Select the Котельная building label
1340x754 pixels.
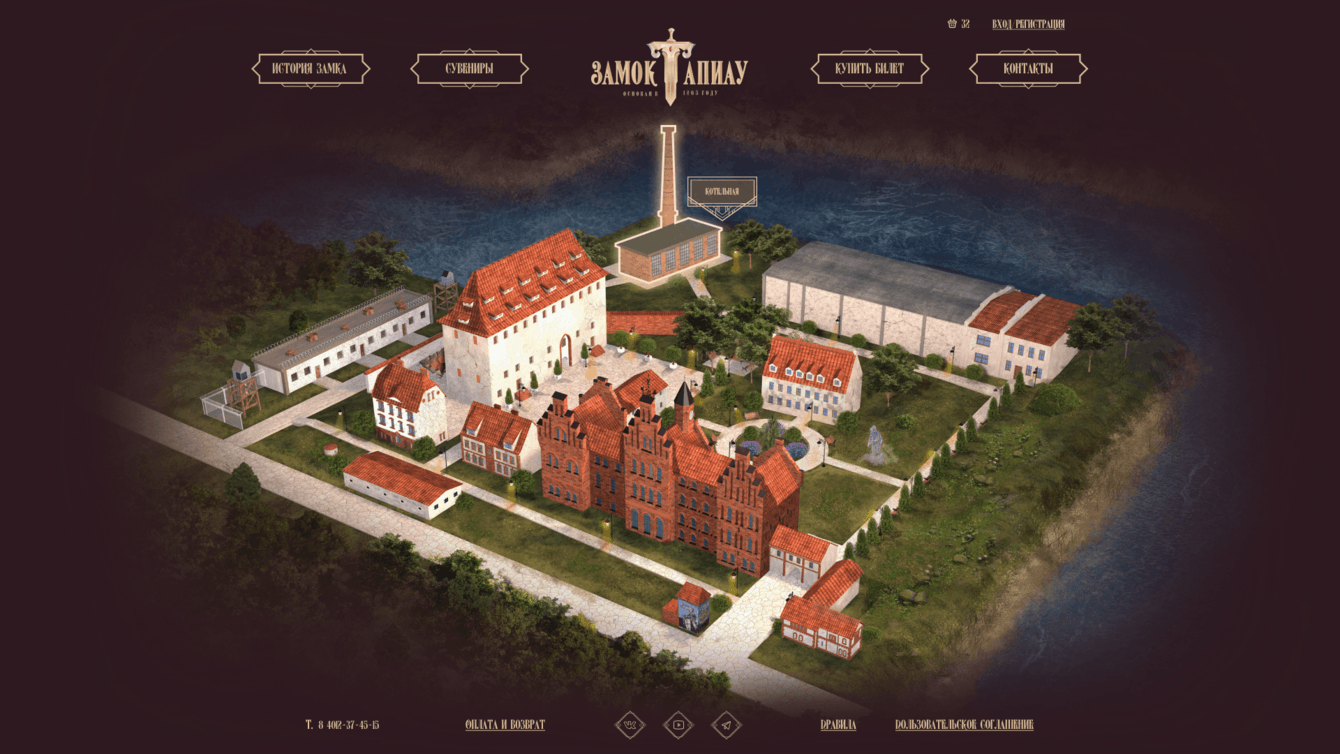722,191
